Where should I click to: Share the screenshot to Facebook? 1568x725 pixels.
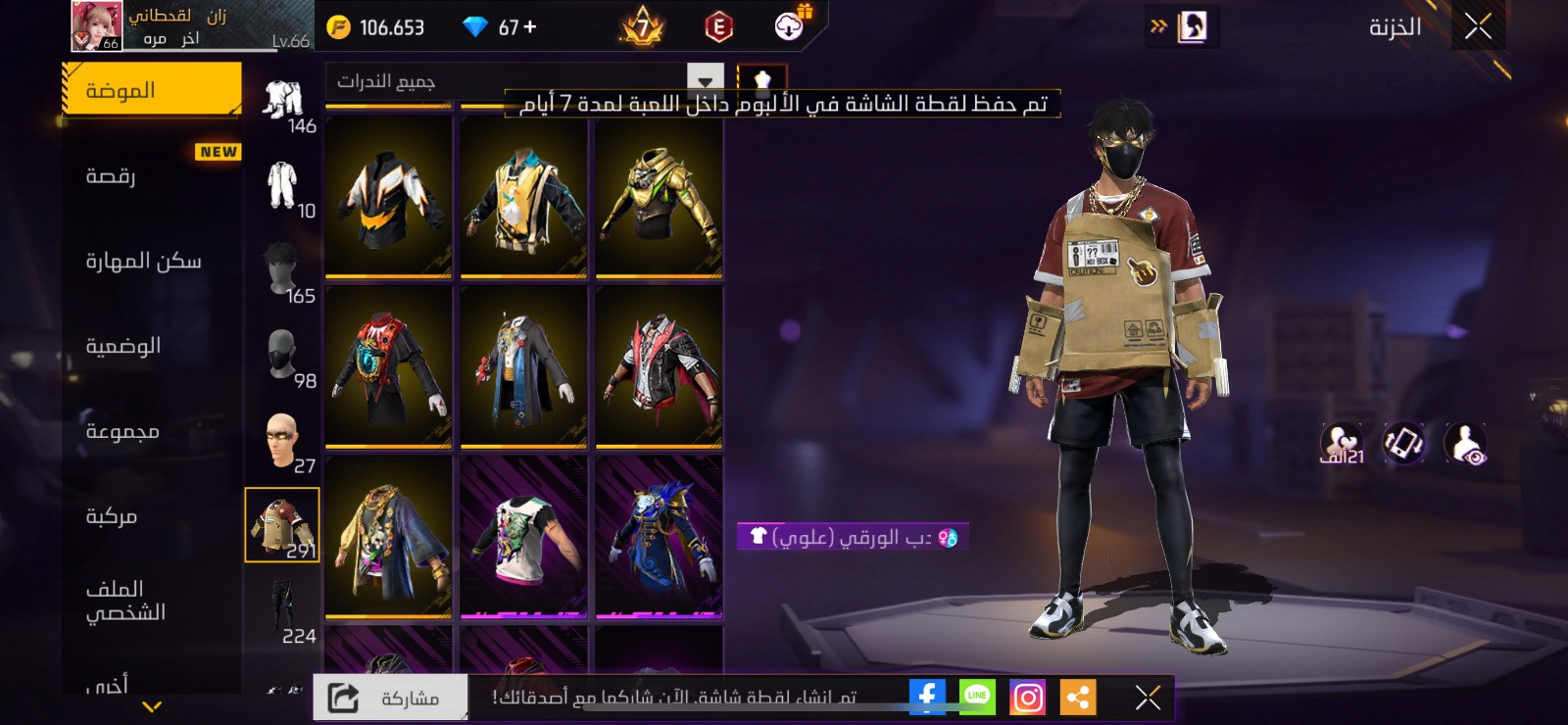coord(926,697)
